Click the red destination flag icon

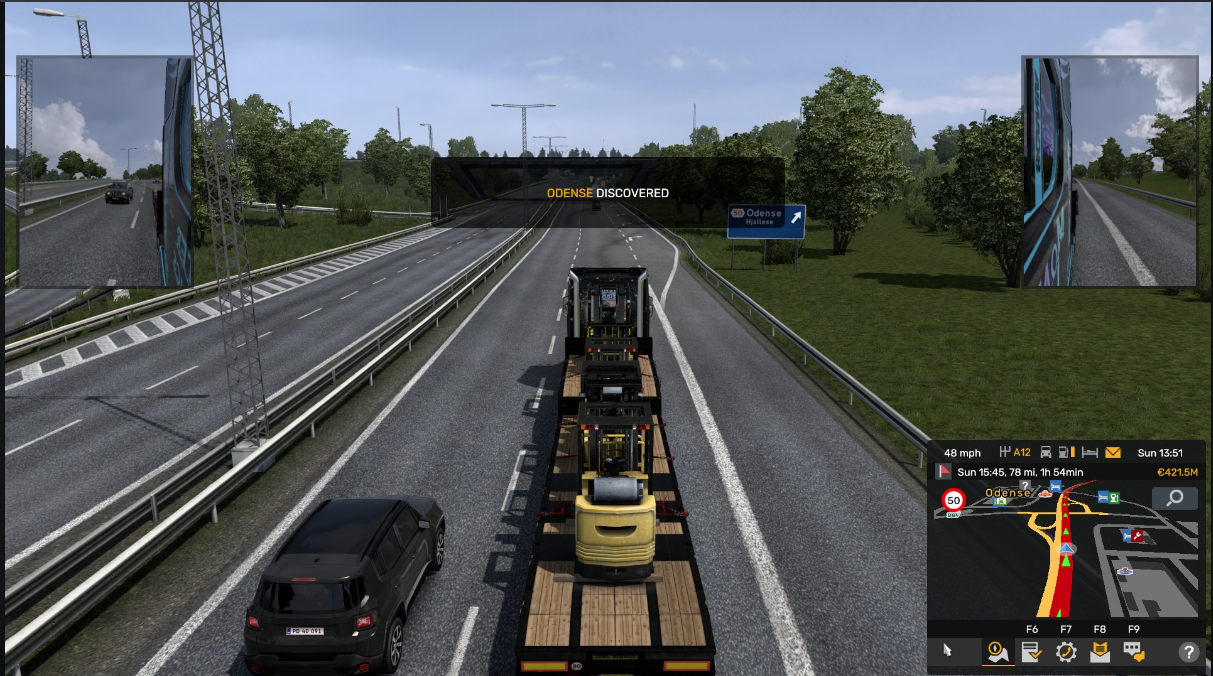[x=943, y=472]
